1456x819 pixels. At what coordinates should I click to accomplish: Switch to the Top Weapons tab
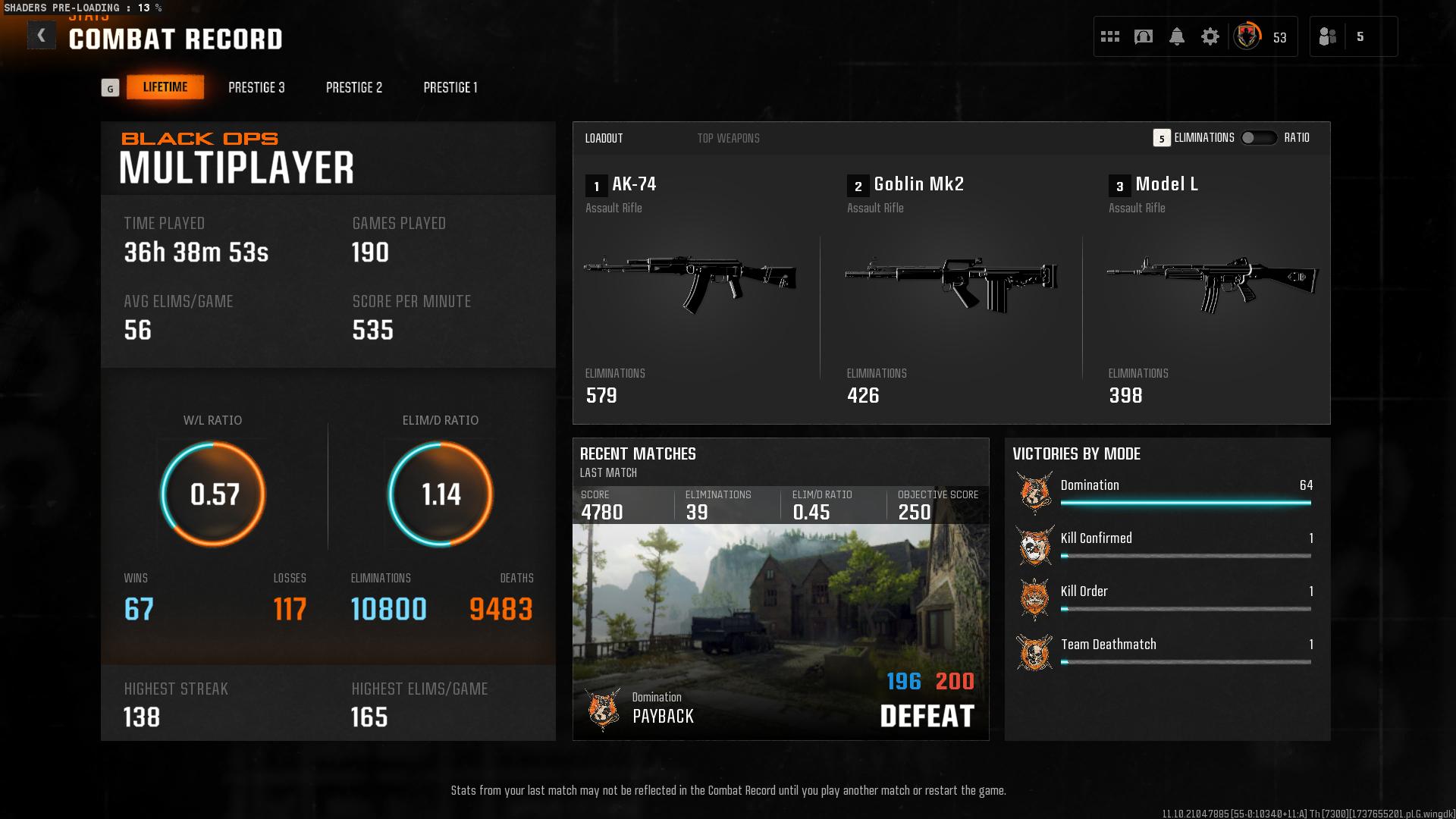point(728,138)
